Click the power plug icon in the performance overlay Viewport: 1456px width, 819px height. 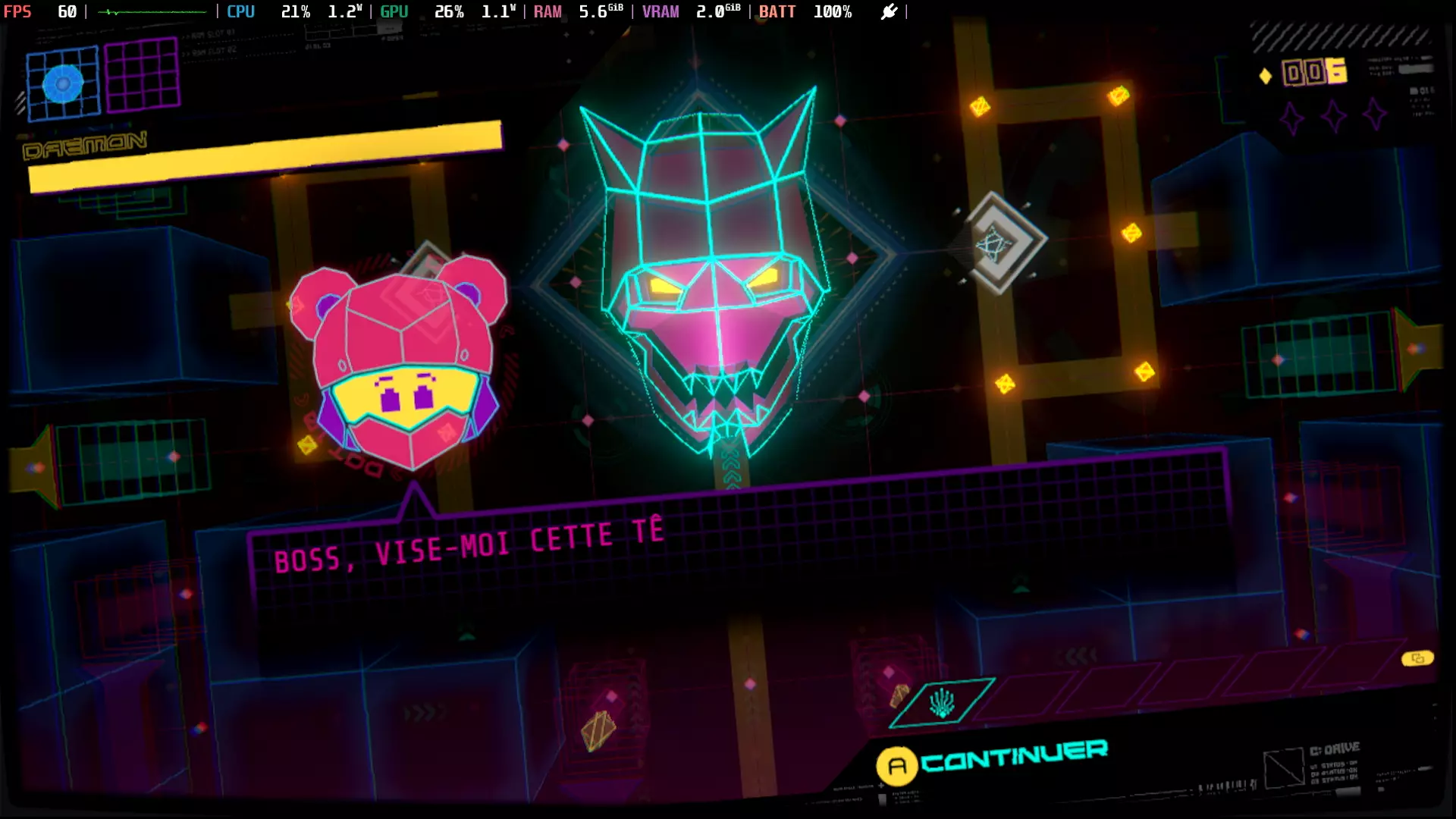pos(889,11)
